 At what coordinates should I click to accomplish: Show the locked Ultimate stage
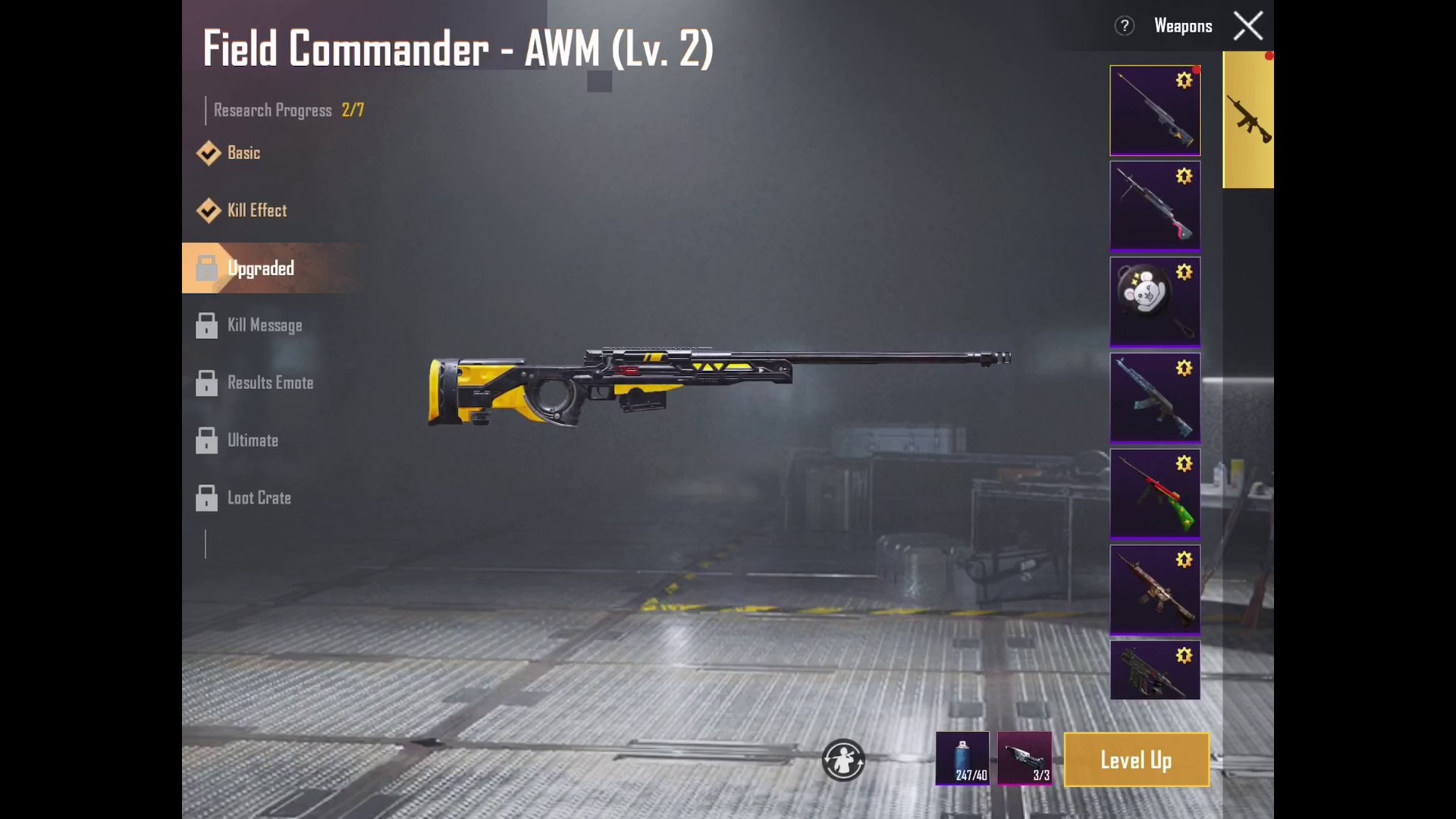(x=252, y=441)
